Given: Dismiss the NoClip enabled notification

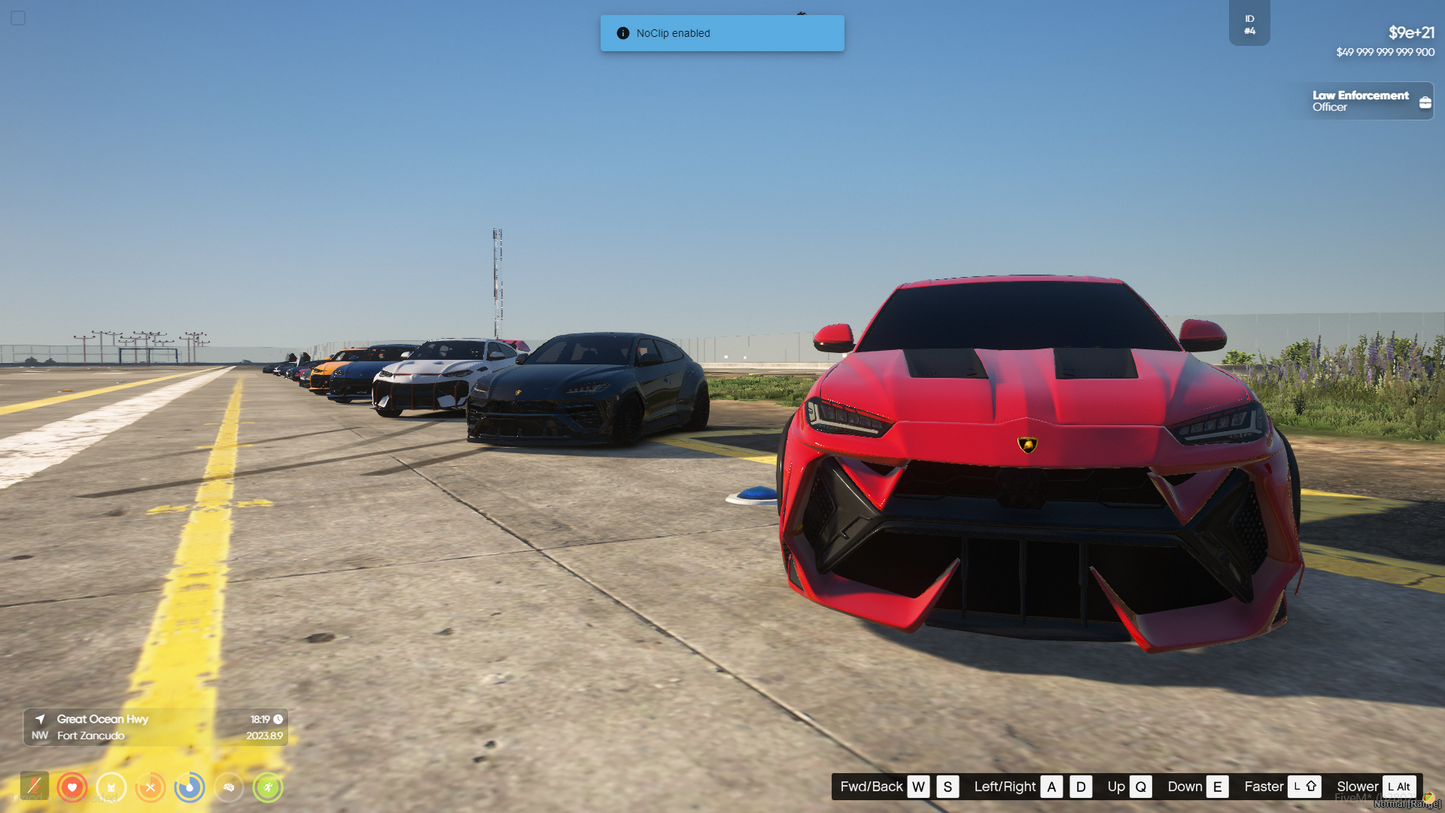Looking at the screenshot, I should tap(722, 33).
